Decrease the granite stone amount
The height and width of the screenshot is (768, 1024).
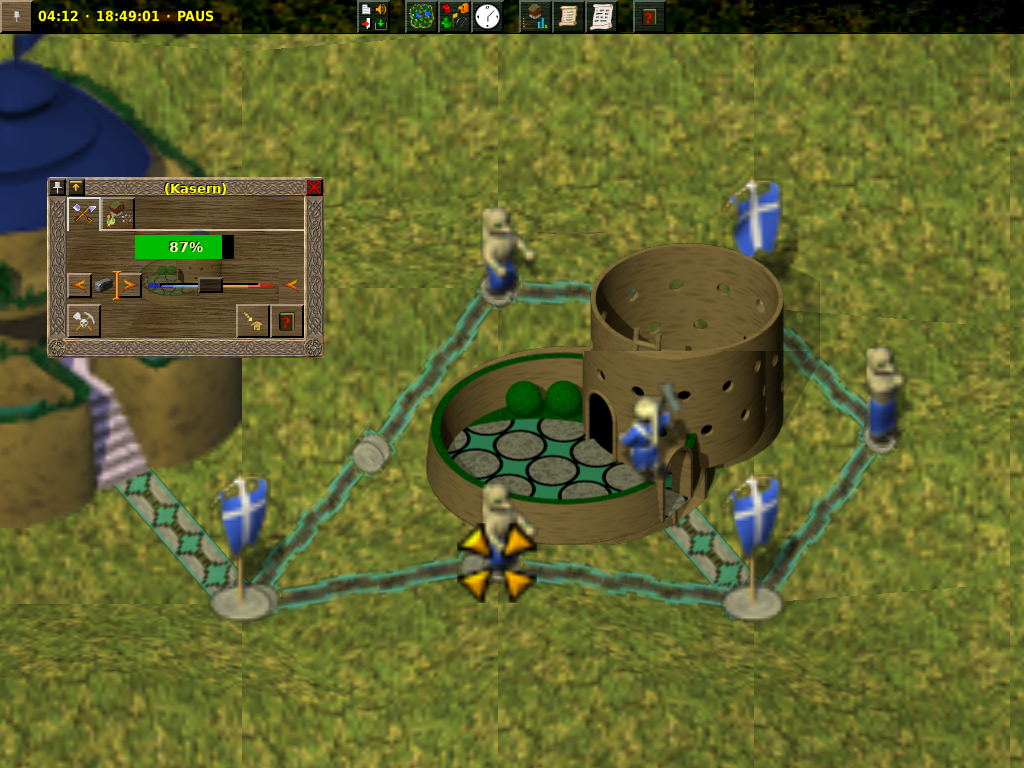80,285
